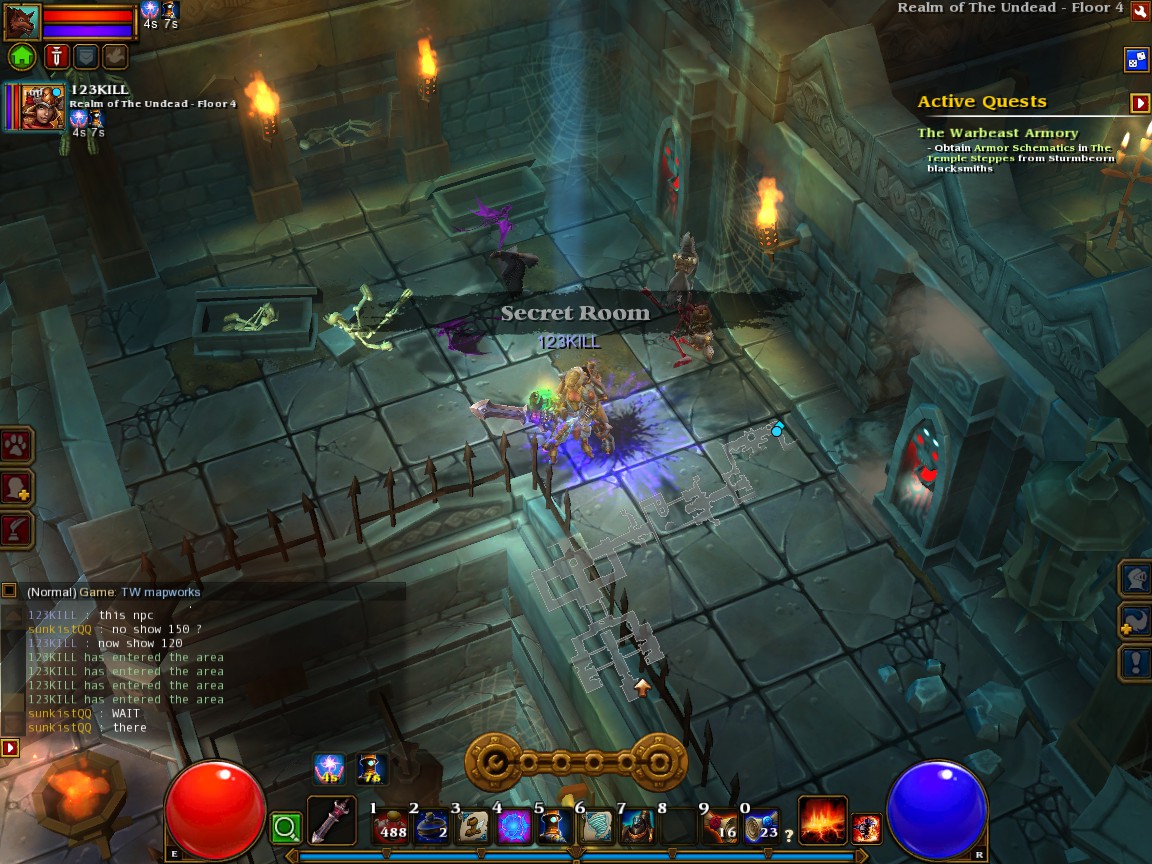The image size is (1152, 864).
Task: Collapse the Active Quests tracker arrow
Action: (x=1139, y=102)
